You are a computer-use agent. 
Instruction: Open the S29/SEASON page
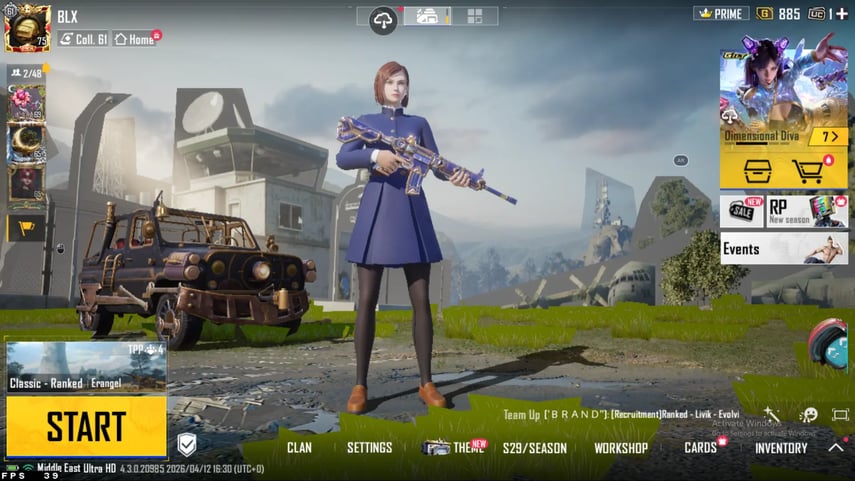(534, 448)
